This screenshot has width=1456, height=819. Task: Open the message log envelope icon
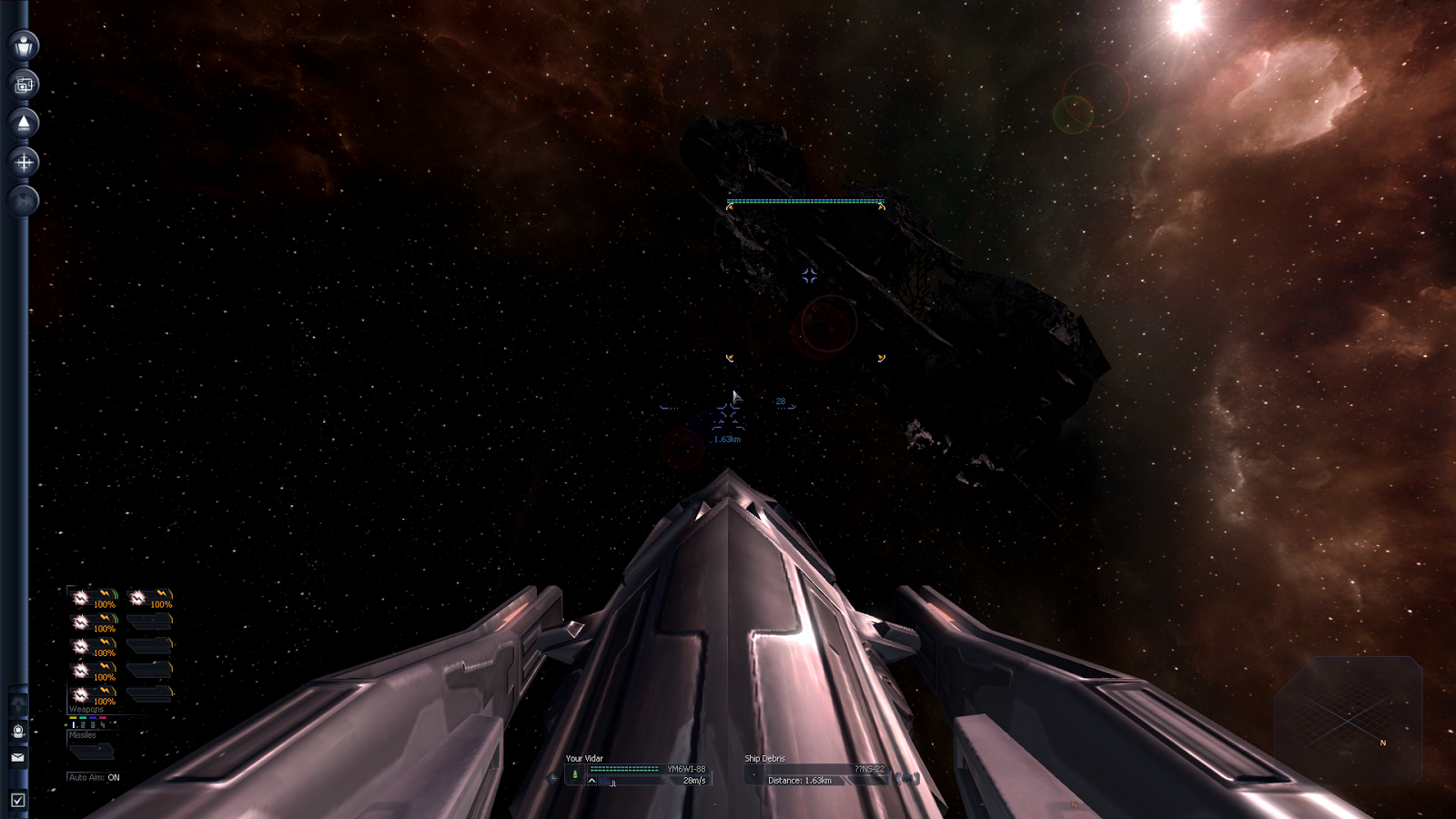point(17,756)
